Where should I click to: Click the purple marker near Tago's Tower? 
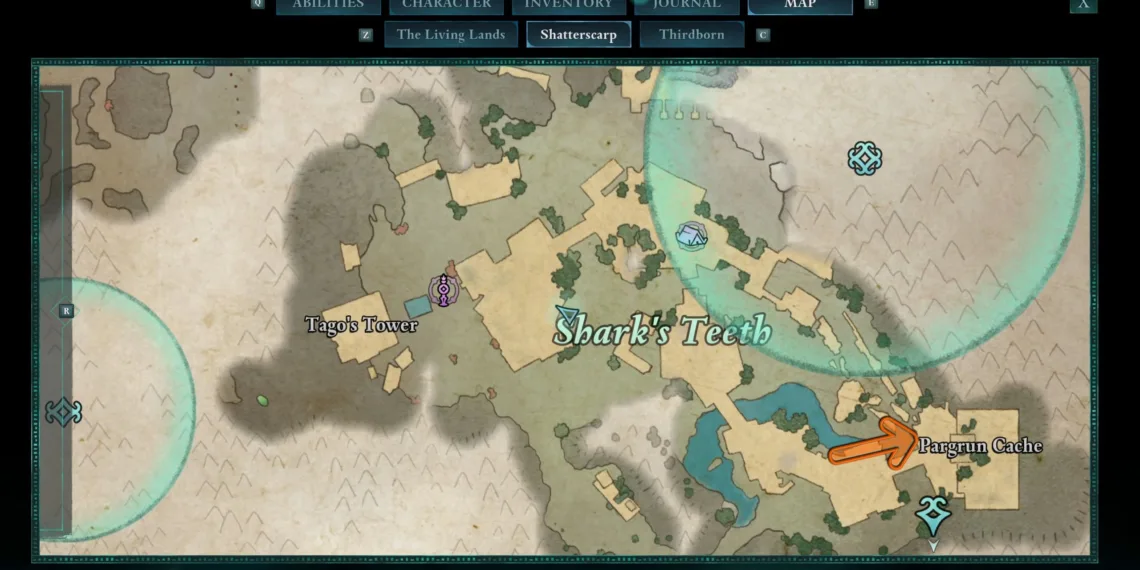[x=442, y=291]
